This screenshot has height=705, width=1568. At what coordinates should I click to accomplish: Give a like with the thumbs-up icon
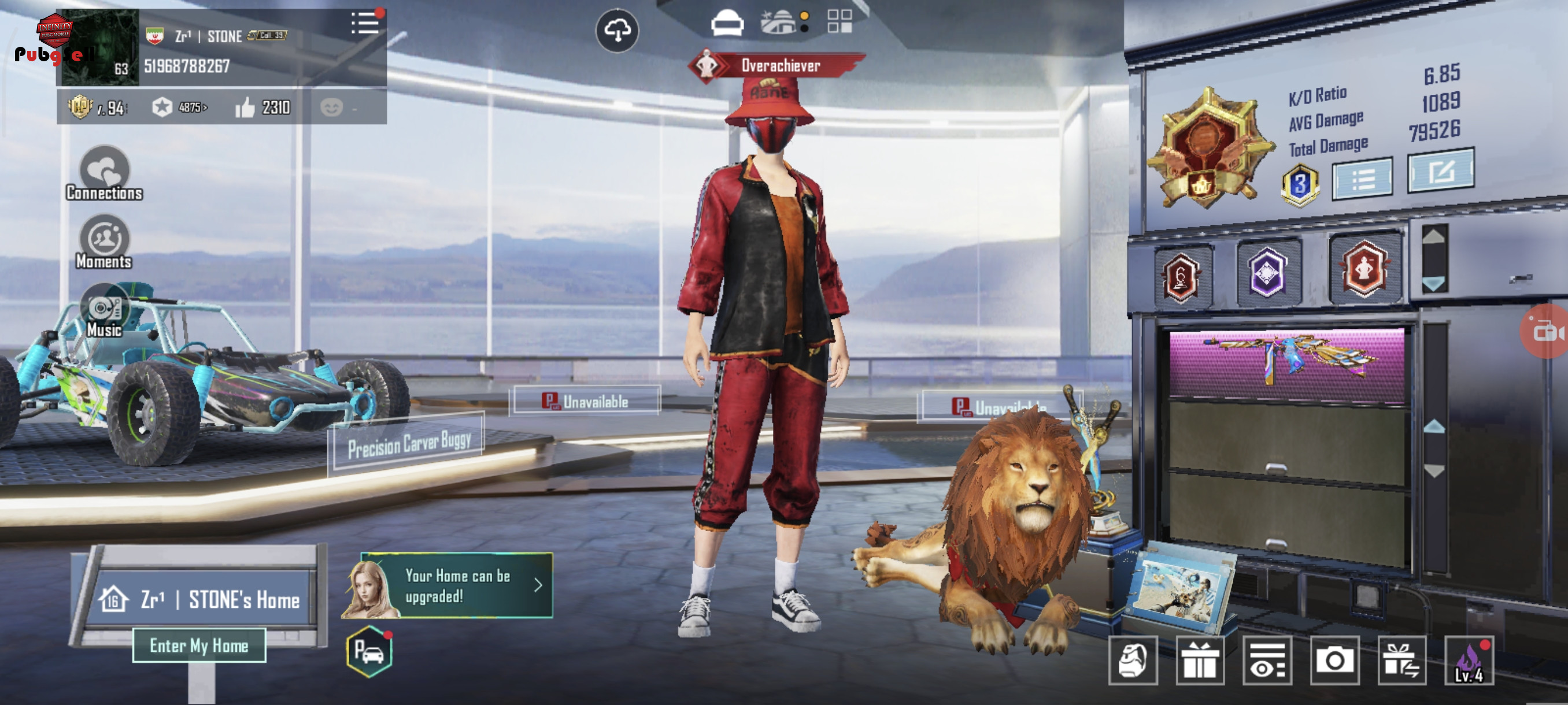245,107
